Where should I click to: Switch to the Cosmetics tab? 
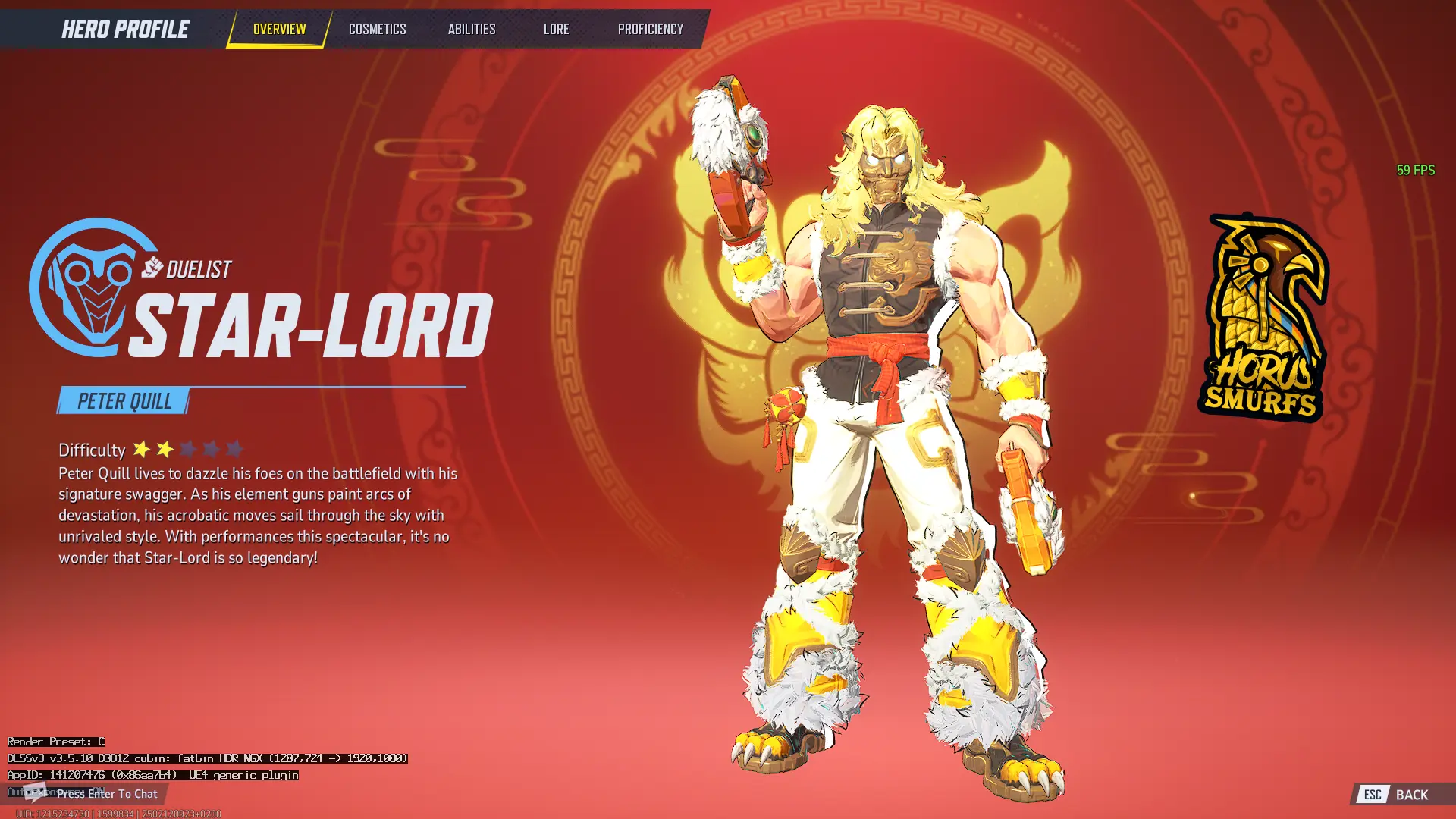pyautogui.click(x=377, y=29)
